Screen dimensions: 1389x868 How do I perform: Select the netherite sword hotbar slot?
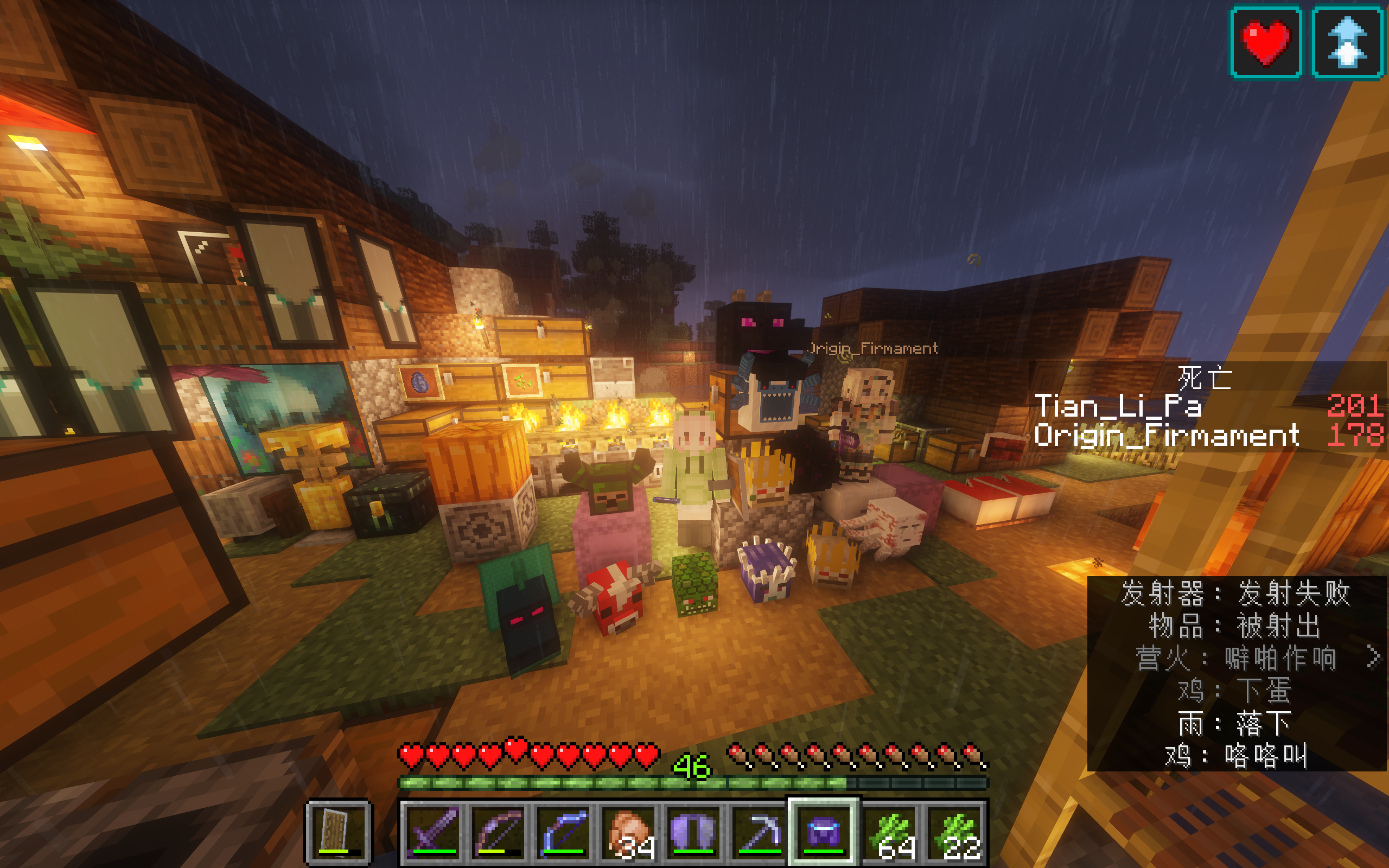pos(434,832)
